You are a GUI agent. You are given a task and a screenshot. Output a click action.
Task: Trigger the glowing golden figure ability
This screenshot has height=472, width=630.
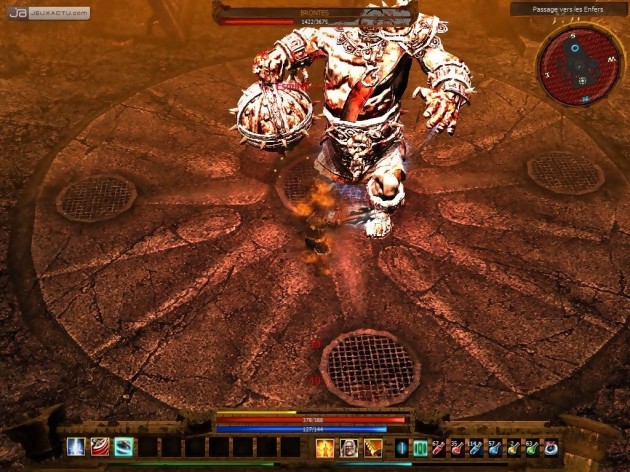click(x=325, y=448)
